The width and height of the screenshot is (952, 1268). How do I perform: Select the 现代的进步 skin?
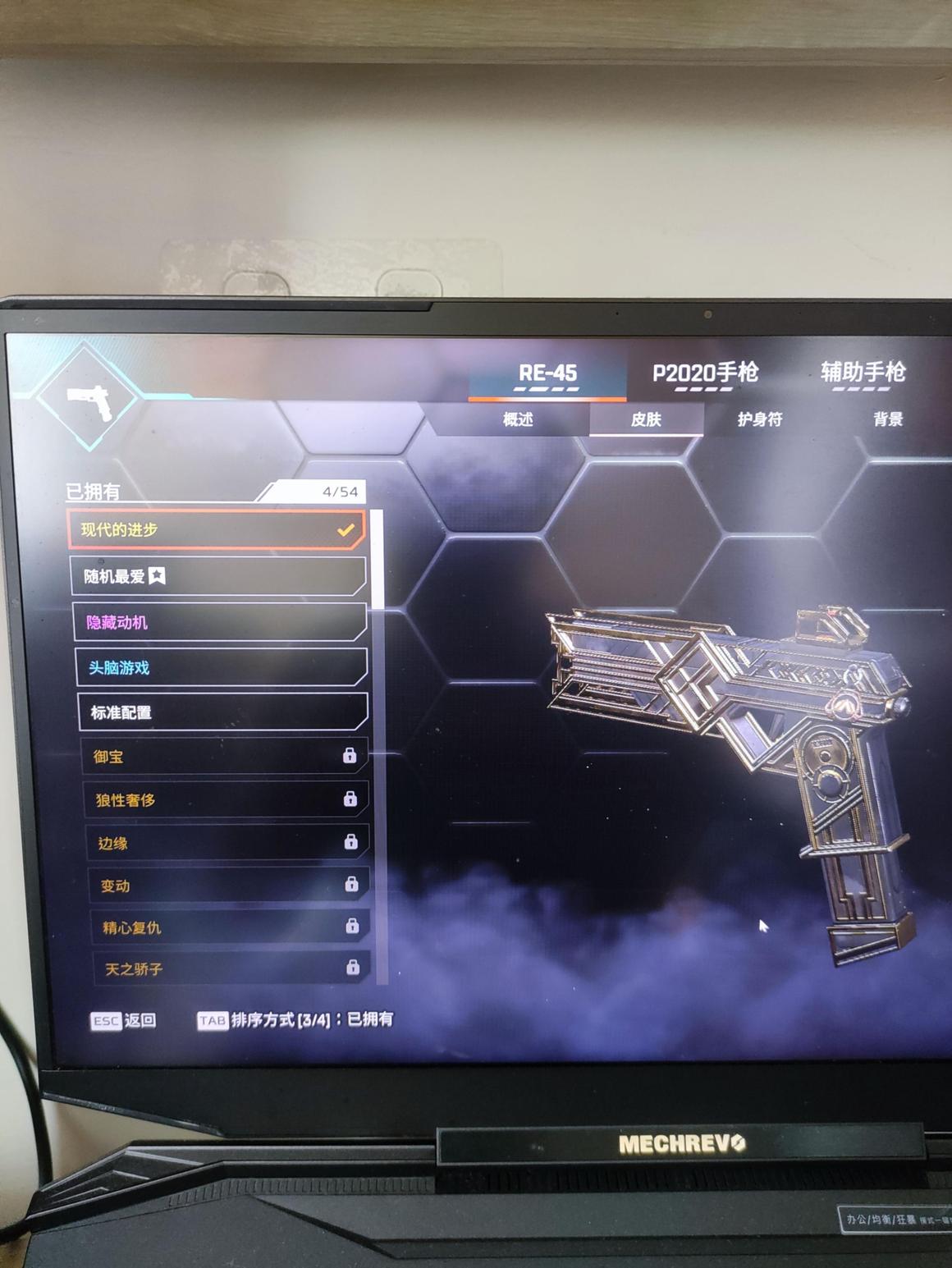pyautogui.click(x=217, y=530)
